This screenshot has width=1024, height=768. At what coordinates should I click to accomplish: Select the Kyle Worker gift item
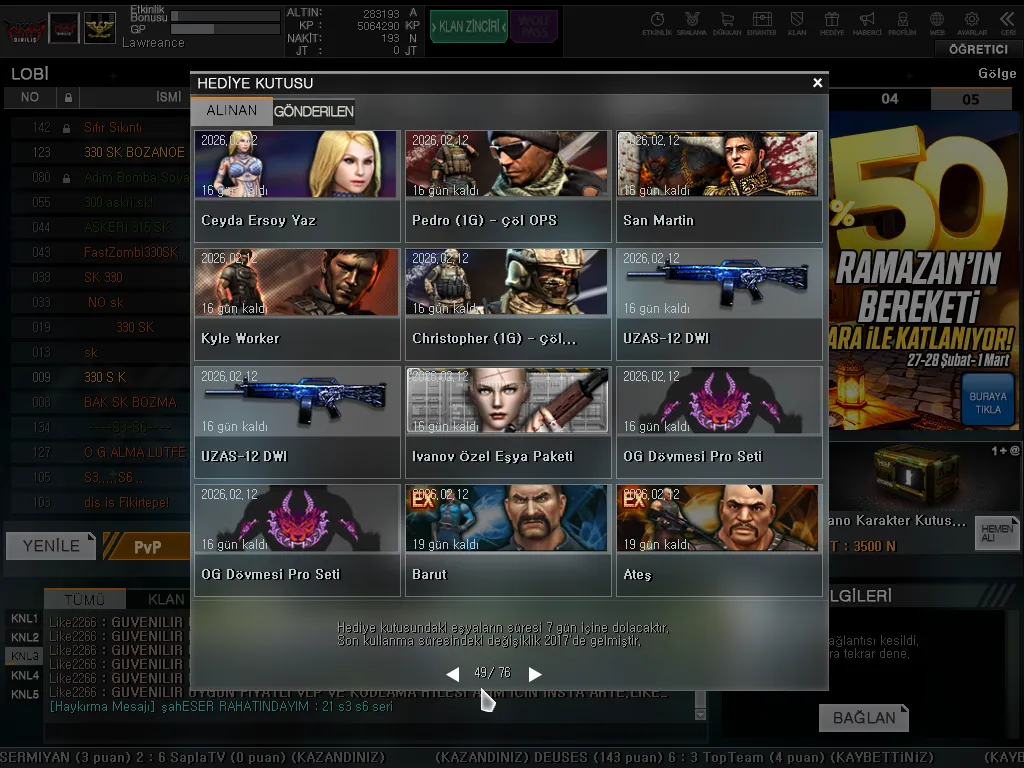[297, 304]
